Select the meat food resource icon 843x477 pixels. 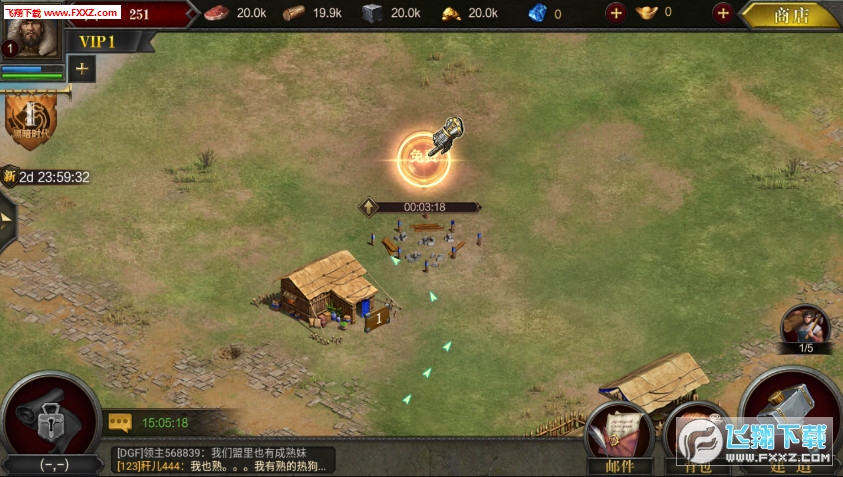pos(216,13)
